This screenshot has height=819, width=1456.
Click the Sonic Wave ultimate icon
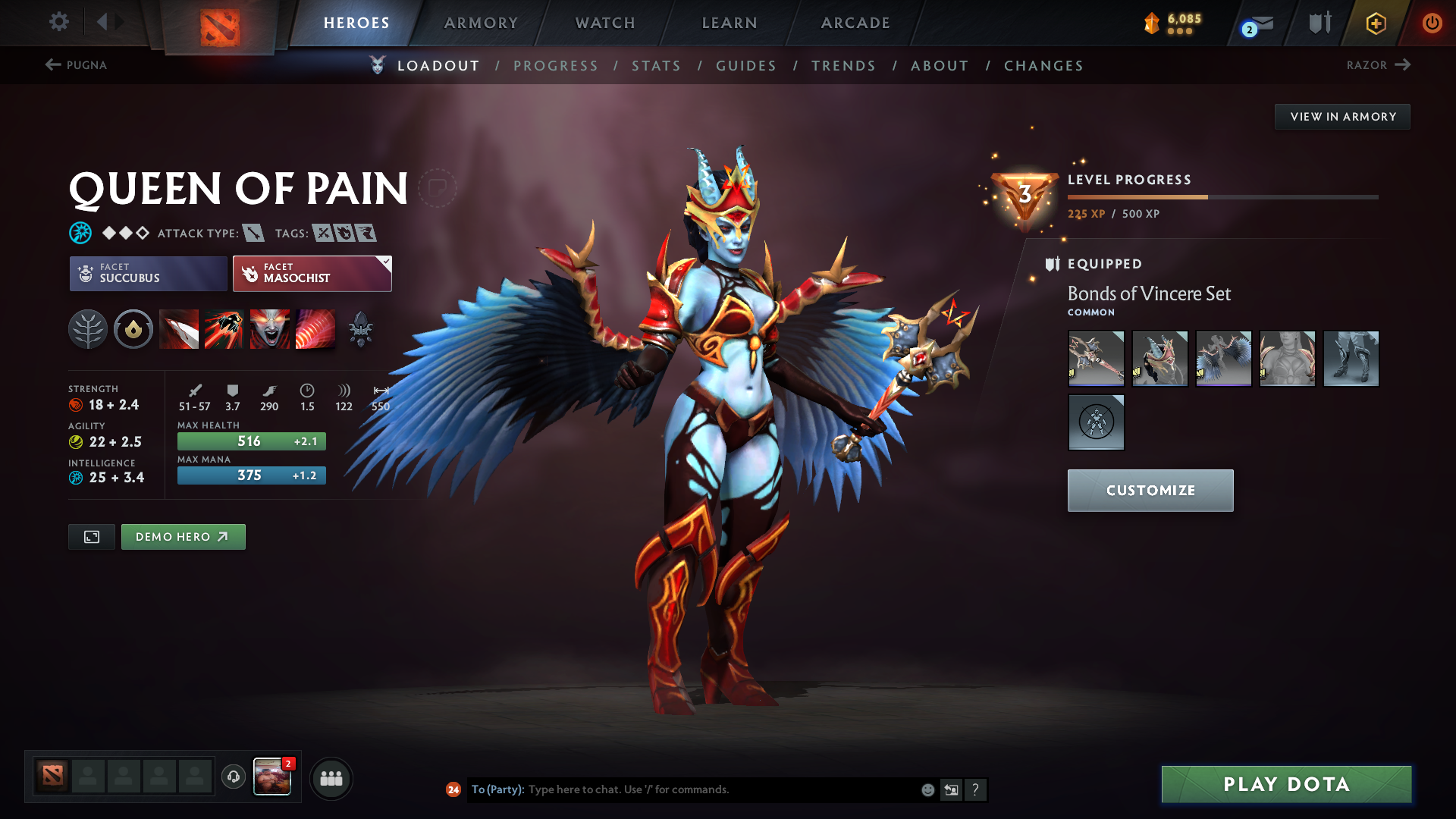pos(315,329)
